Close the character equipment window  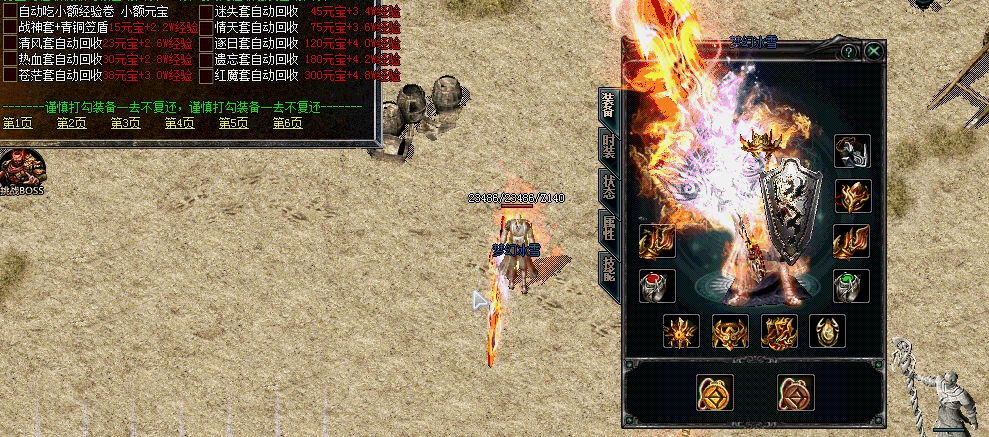tap(874, 51)
